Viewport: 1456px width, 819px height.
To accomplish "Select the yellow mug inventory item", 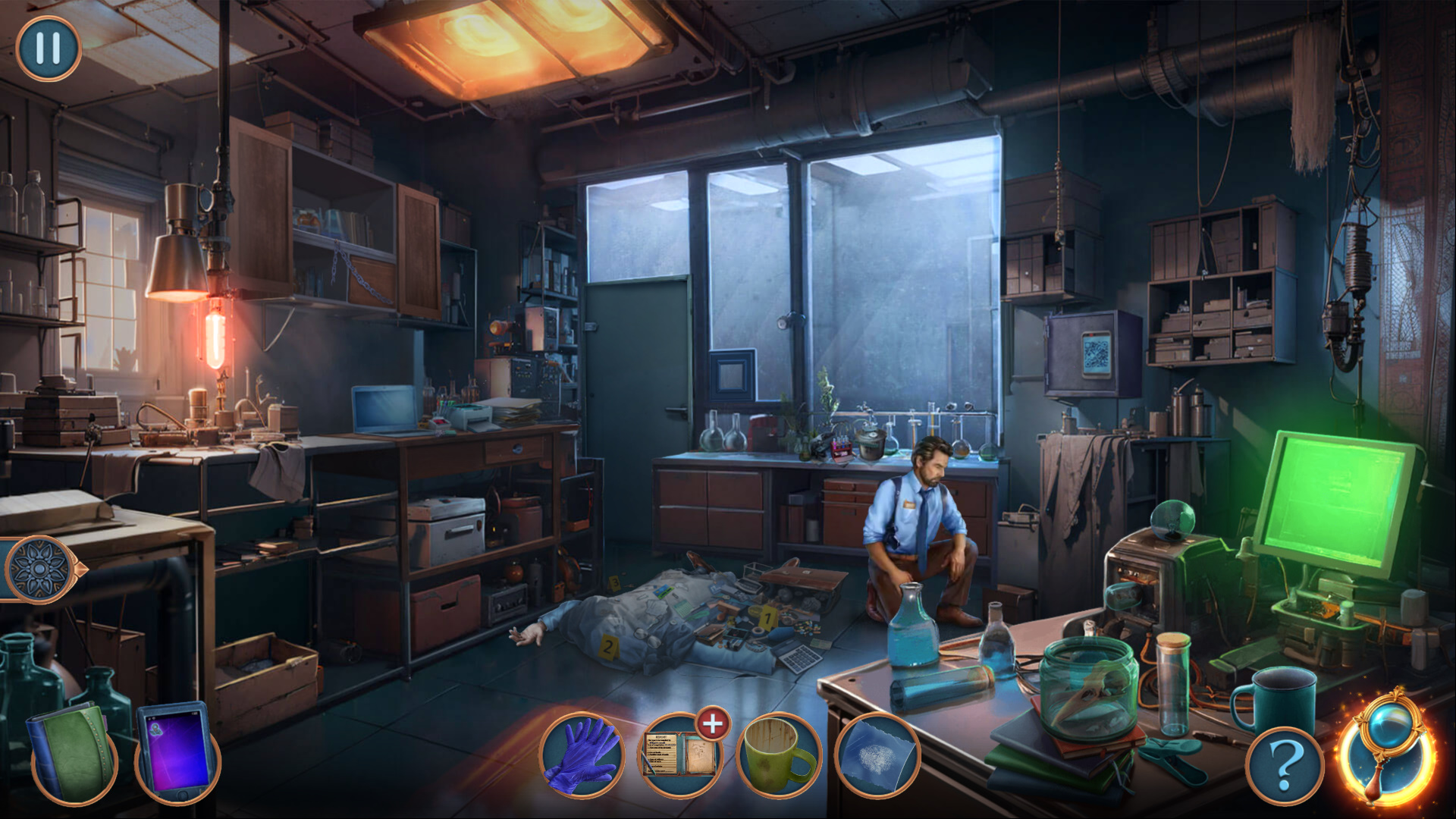I will pos(779,756).
